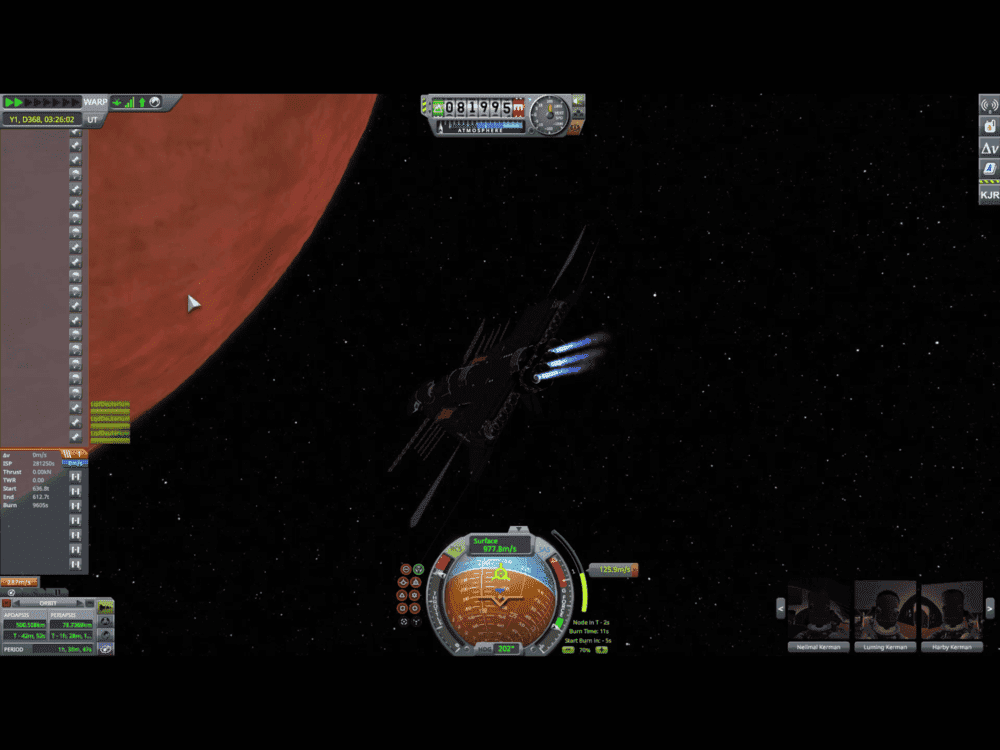Open the KJR toolbar button
Screen dimensions: 1000x750
pyautogui.click(x=989, y=195)
